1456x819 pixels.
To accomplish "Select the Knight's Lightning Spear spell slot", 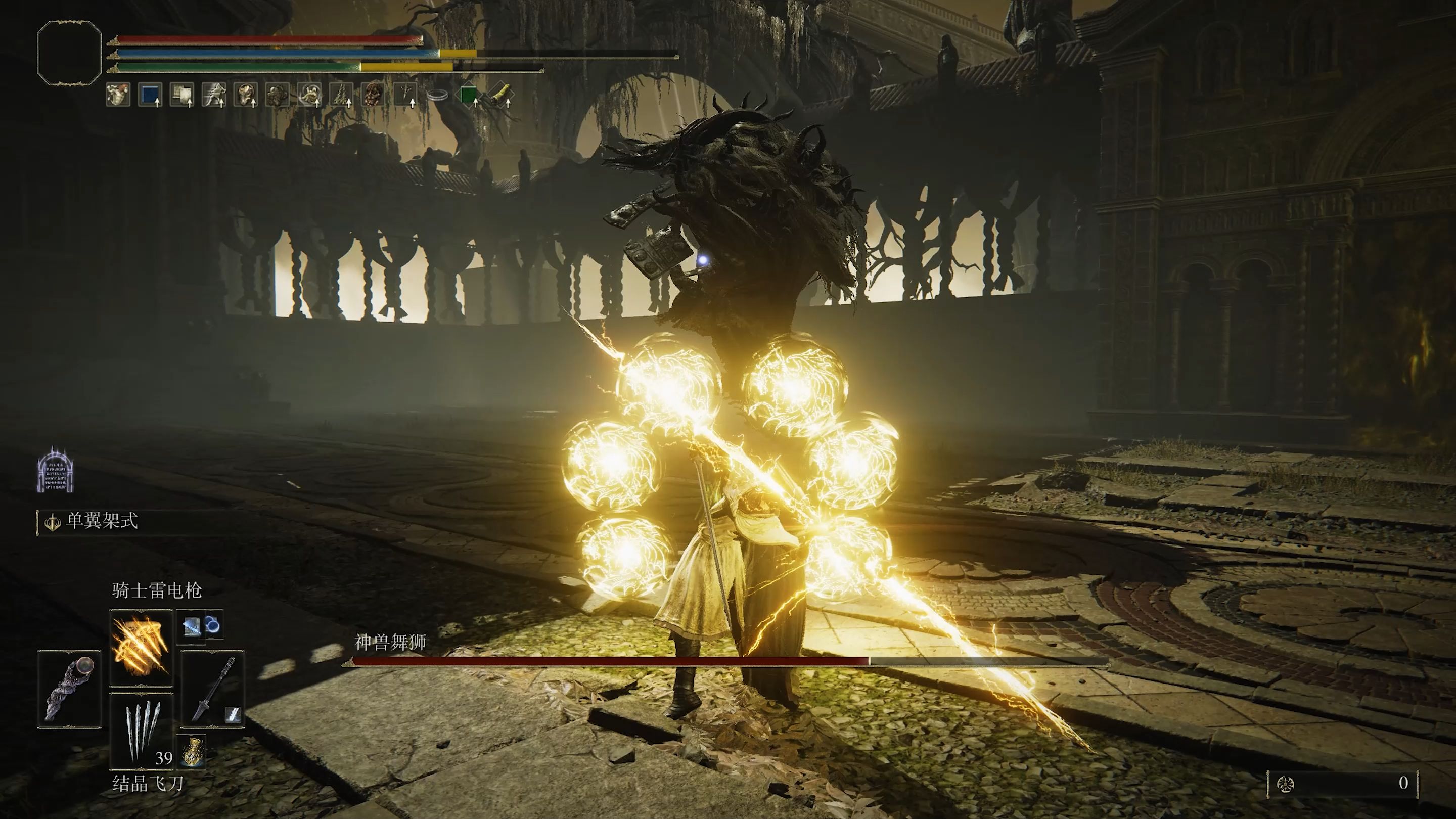I will (141, 647).
